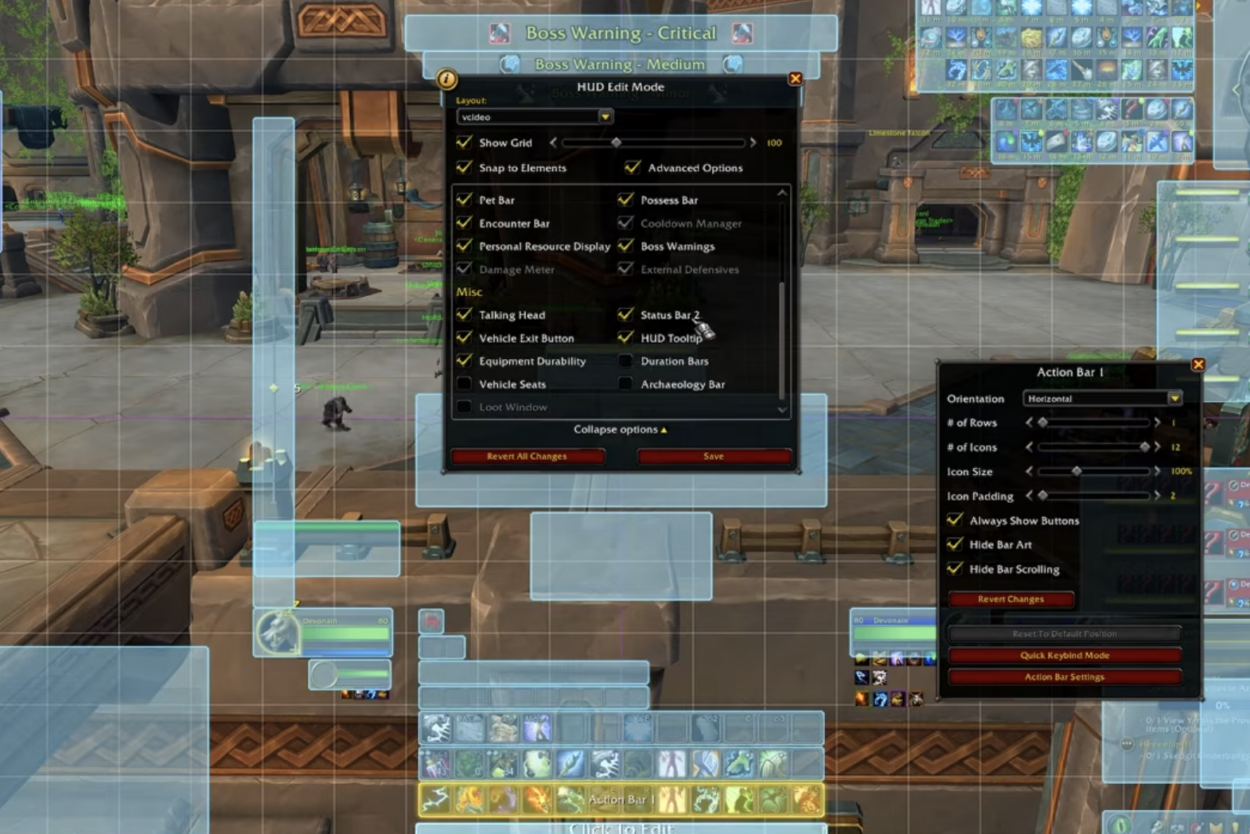The image size is (1250, 834).
Task: Toggle the Show Grid checkbox
Action: point(464,143)
